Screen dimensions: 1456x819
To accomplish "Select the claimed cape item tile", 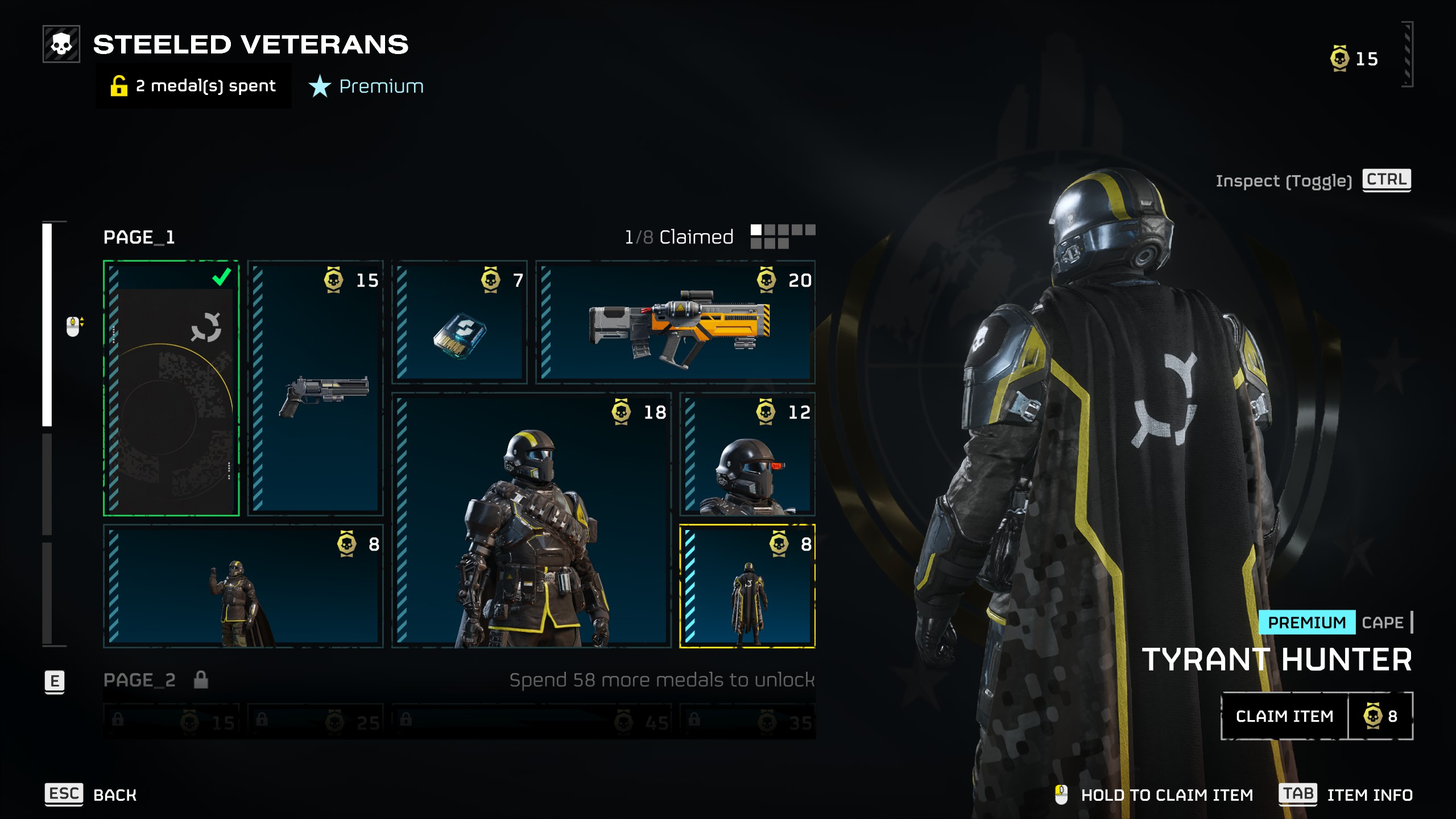I will coord(171,388).
